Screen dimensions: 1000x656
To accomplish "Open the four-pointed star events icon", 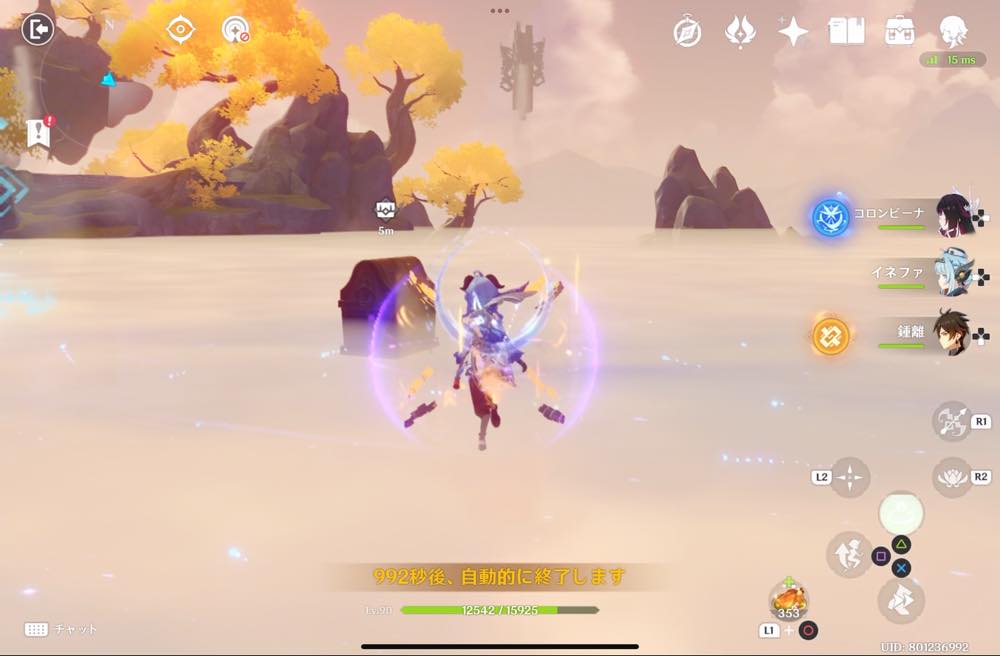I will coord(793,32).
